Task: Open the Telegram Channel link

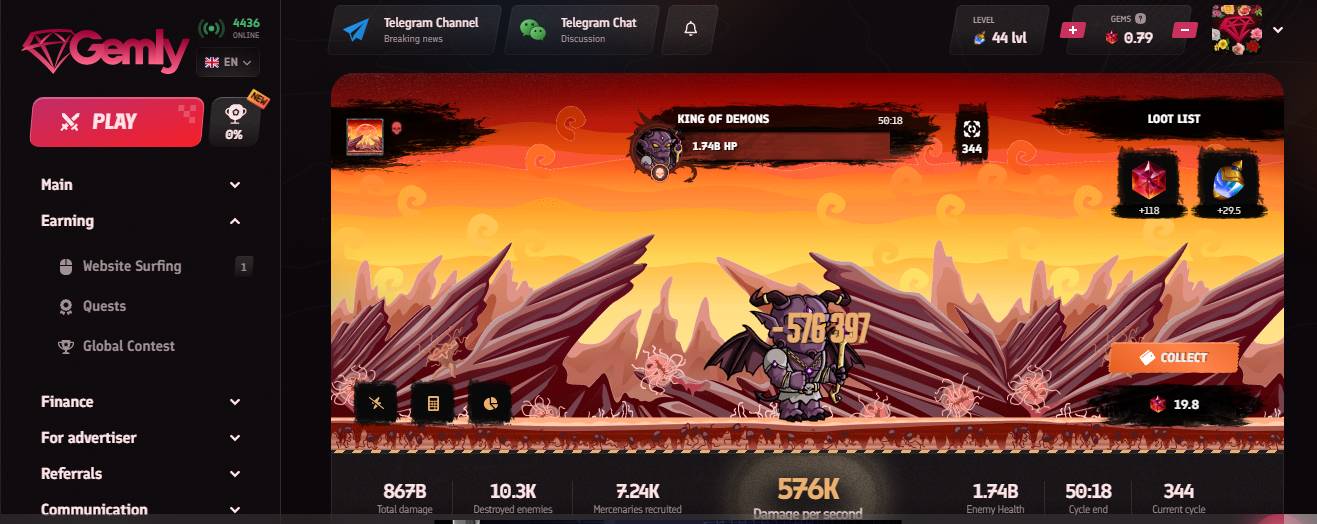Action: point(414,30)
